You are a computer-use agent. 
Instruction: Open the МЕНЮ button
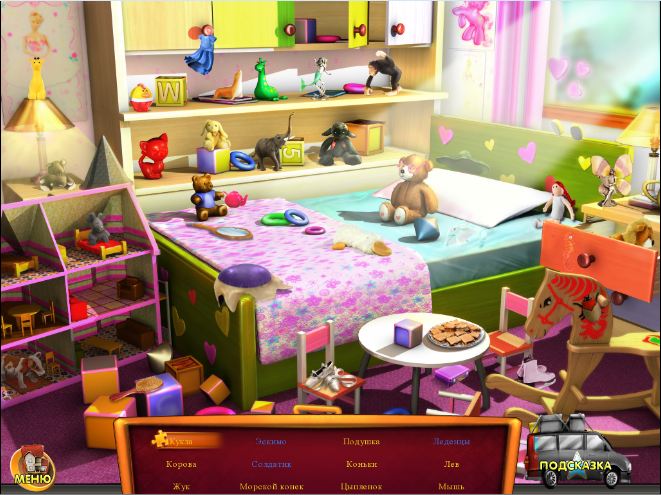pos(33,464)
